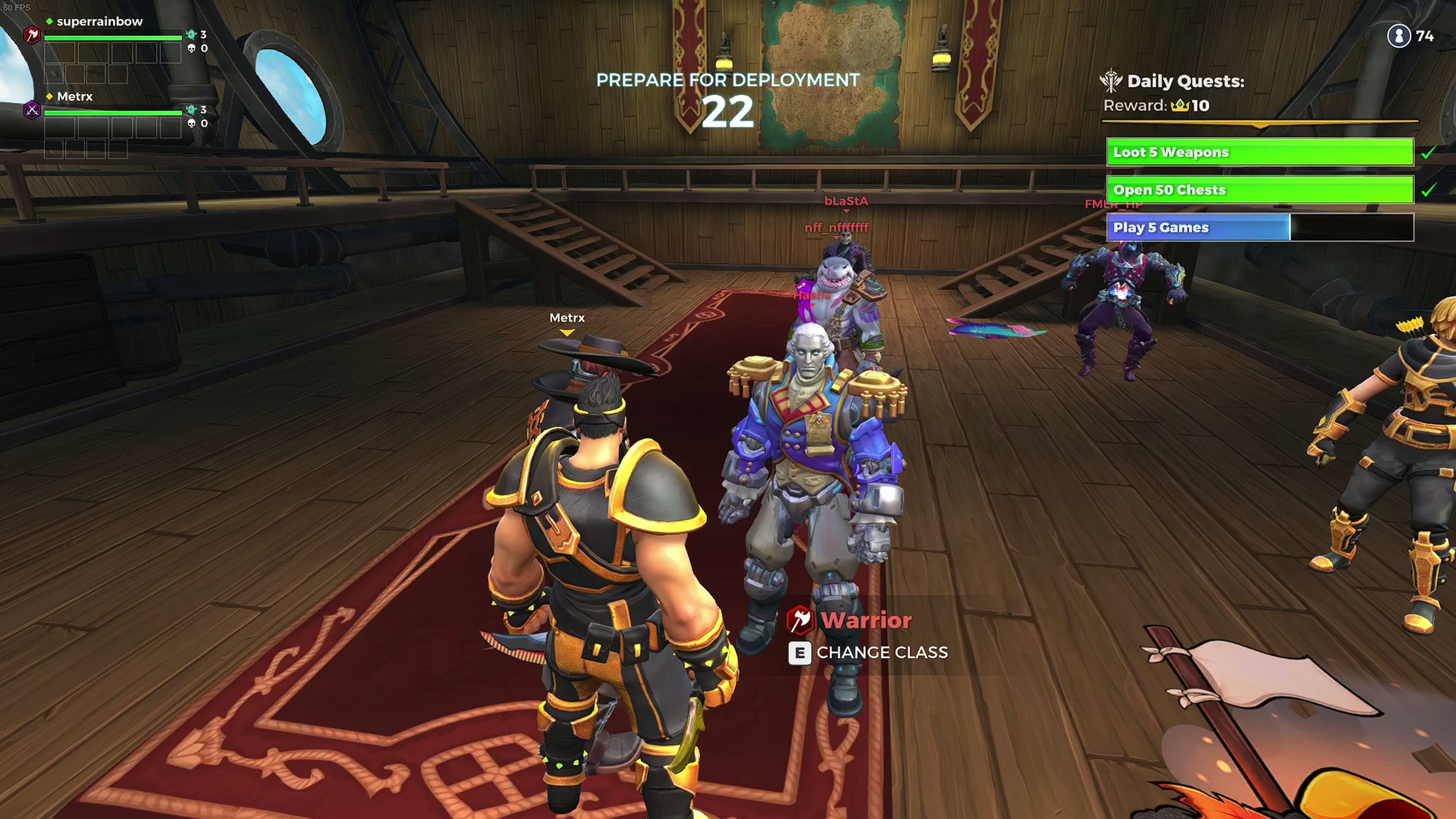Select superrainbow in the squad list
Image resolution: width=1456 pixels, height=819 pixels.
(99, 22)
